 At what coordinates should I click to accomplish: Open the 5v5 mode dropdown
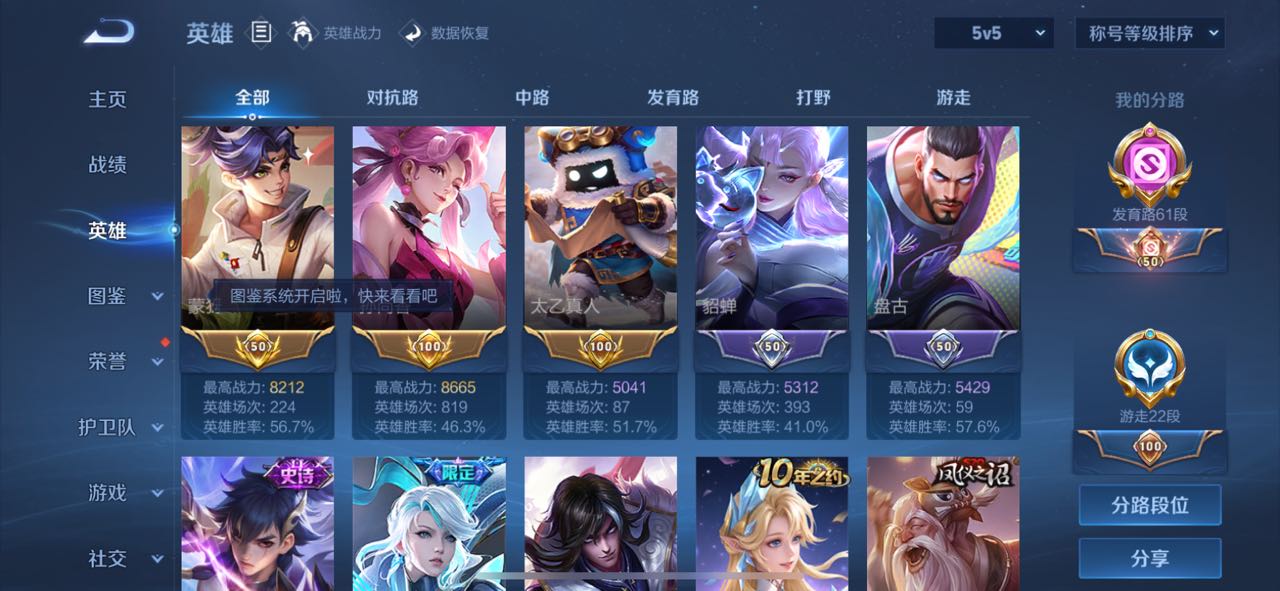(x=994, y=33)
